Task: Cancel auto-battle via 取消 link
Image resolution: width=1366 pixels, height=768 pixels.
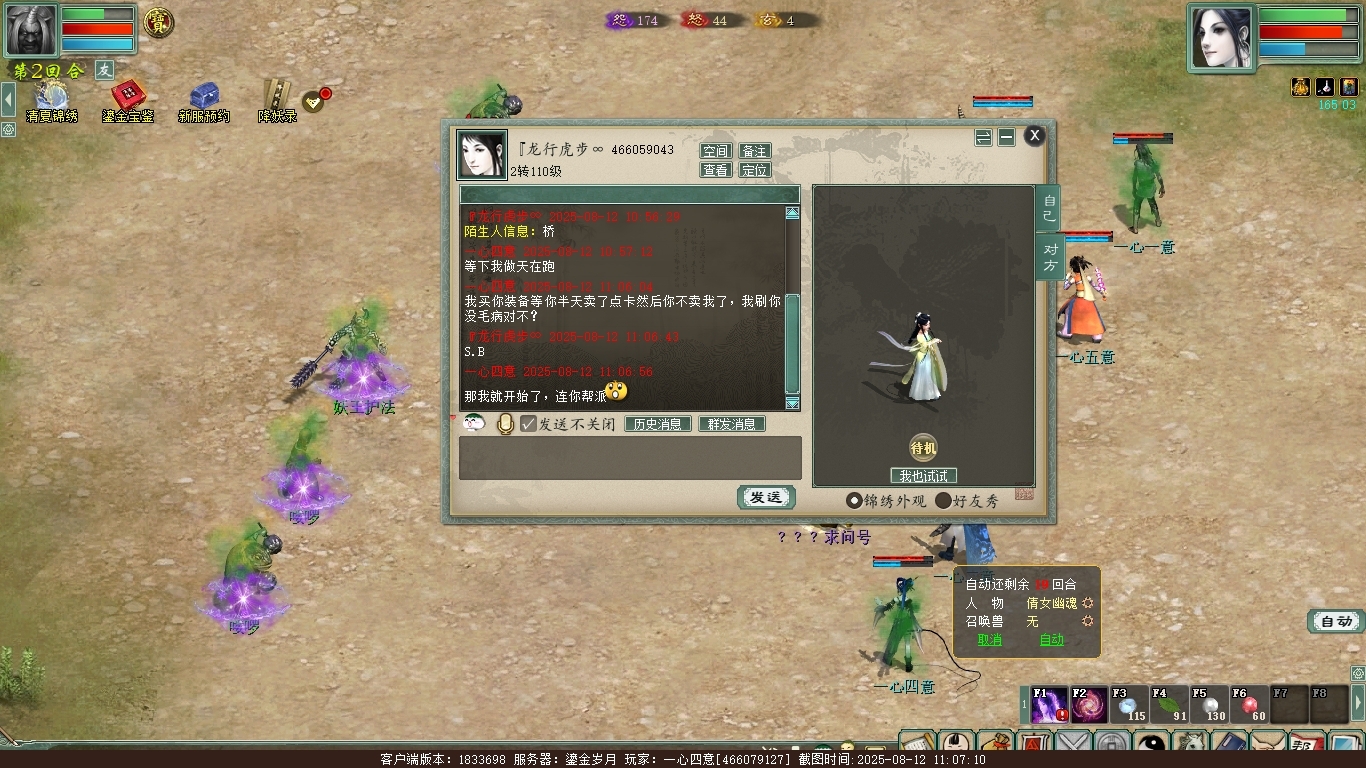Action: point(989,640)
